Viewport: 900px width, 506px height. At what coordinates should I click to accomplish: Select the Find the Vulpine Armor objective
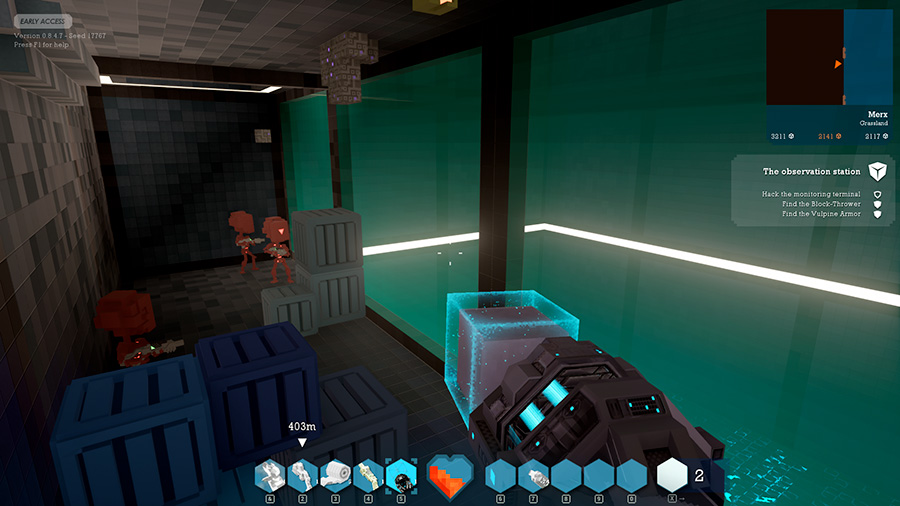click(820, 214)
